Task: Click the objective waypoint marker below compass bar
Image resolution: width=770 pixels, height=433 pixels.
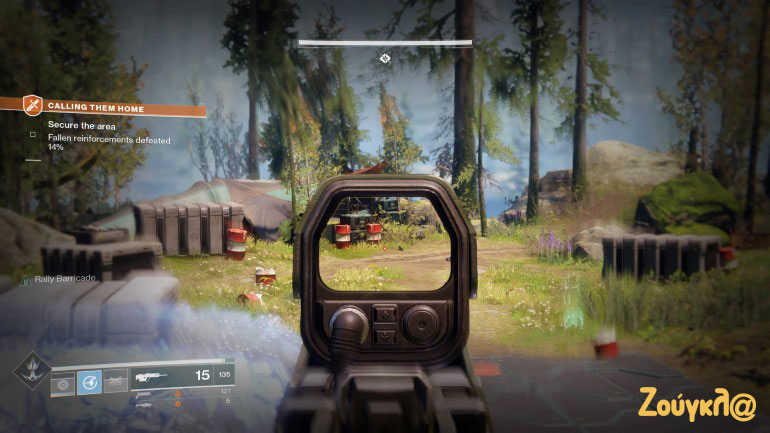Action: 385,59
